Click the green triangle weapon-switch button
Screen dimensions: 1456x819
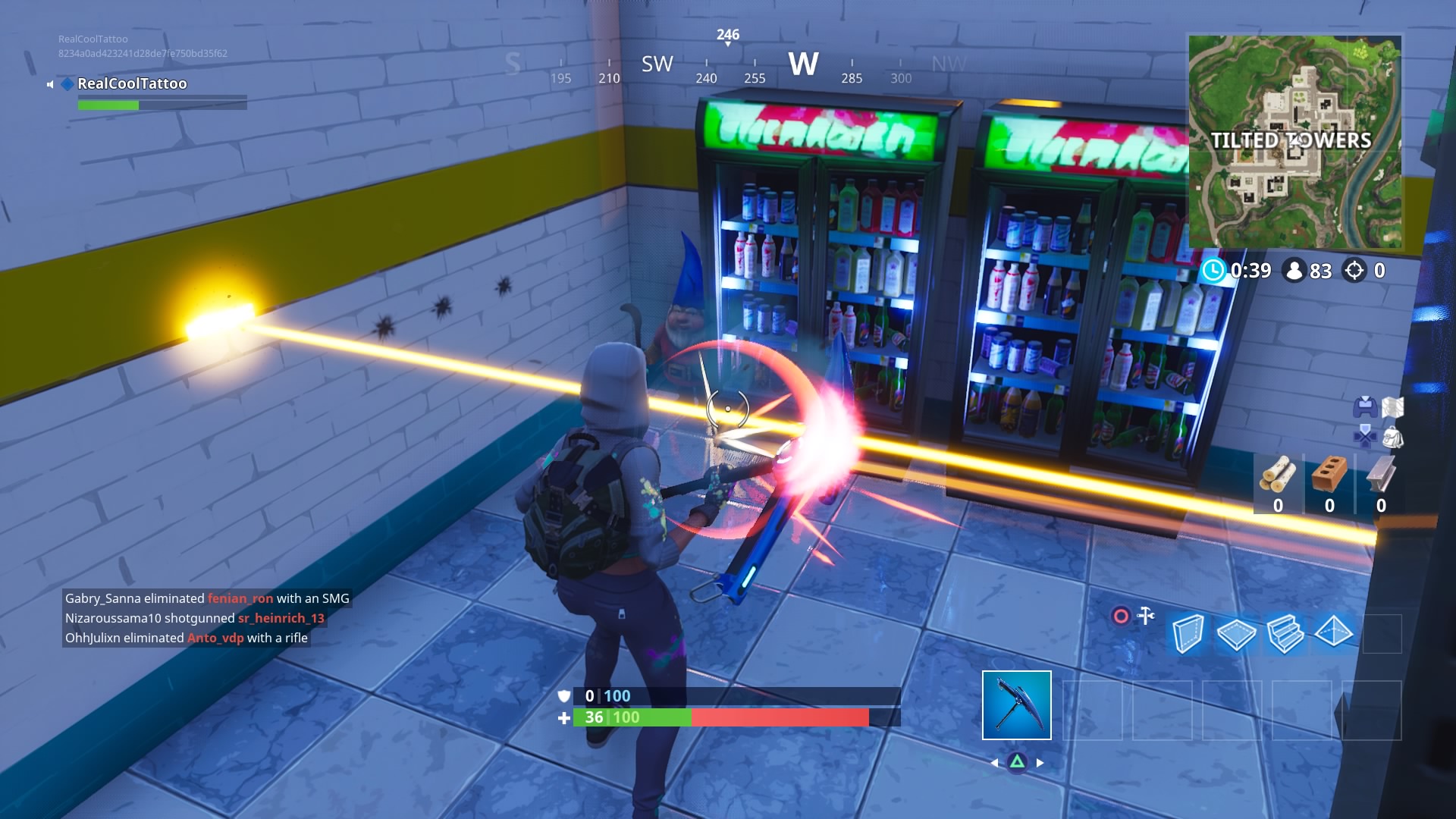[x=1018, y=763]
